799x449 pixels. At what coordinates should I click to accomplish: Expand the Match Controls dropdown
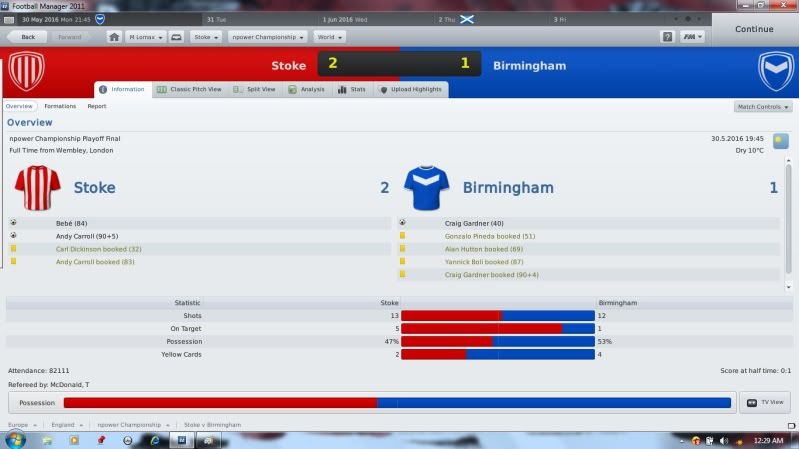[762, 106]
